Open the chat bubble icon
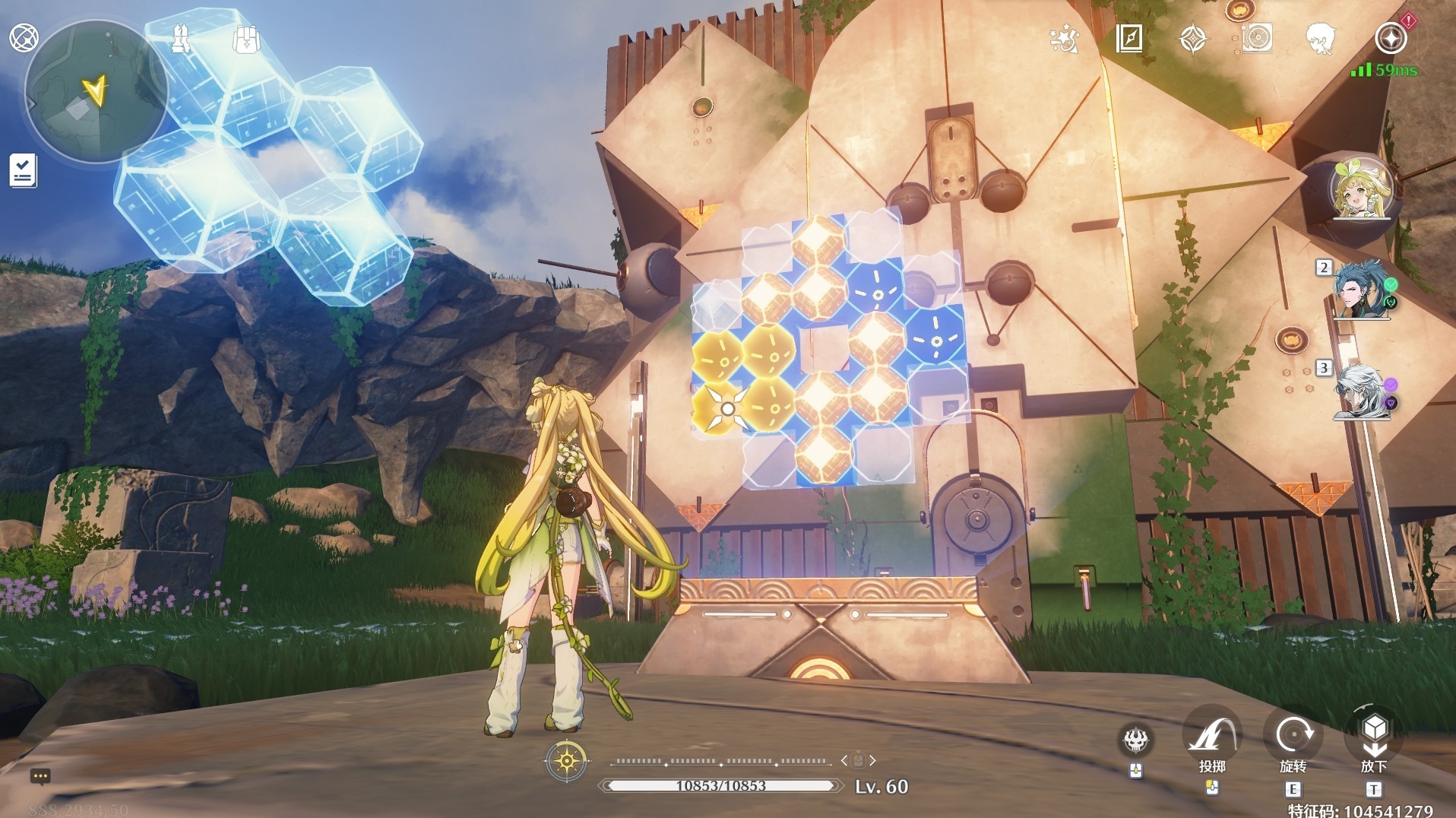Screen dimensions: 1456x818 (40, 776)
